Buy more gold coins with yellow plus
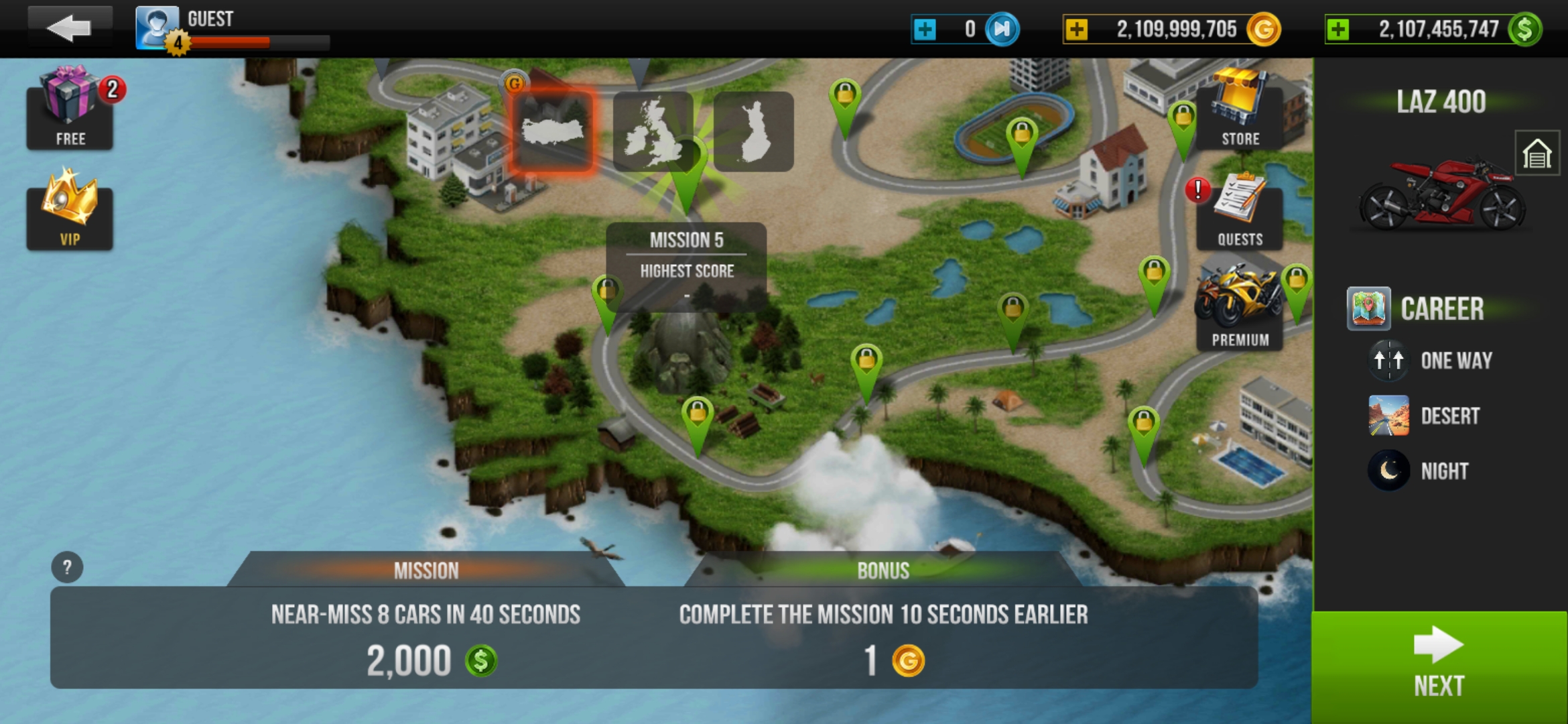1568x724 pixels. (x=1076, y=29)
